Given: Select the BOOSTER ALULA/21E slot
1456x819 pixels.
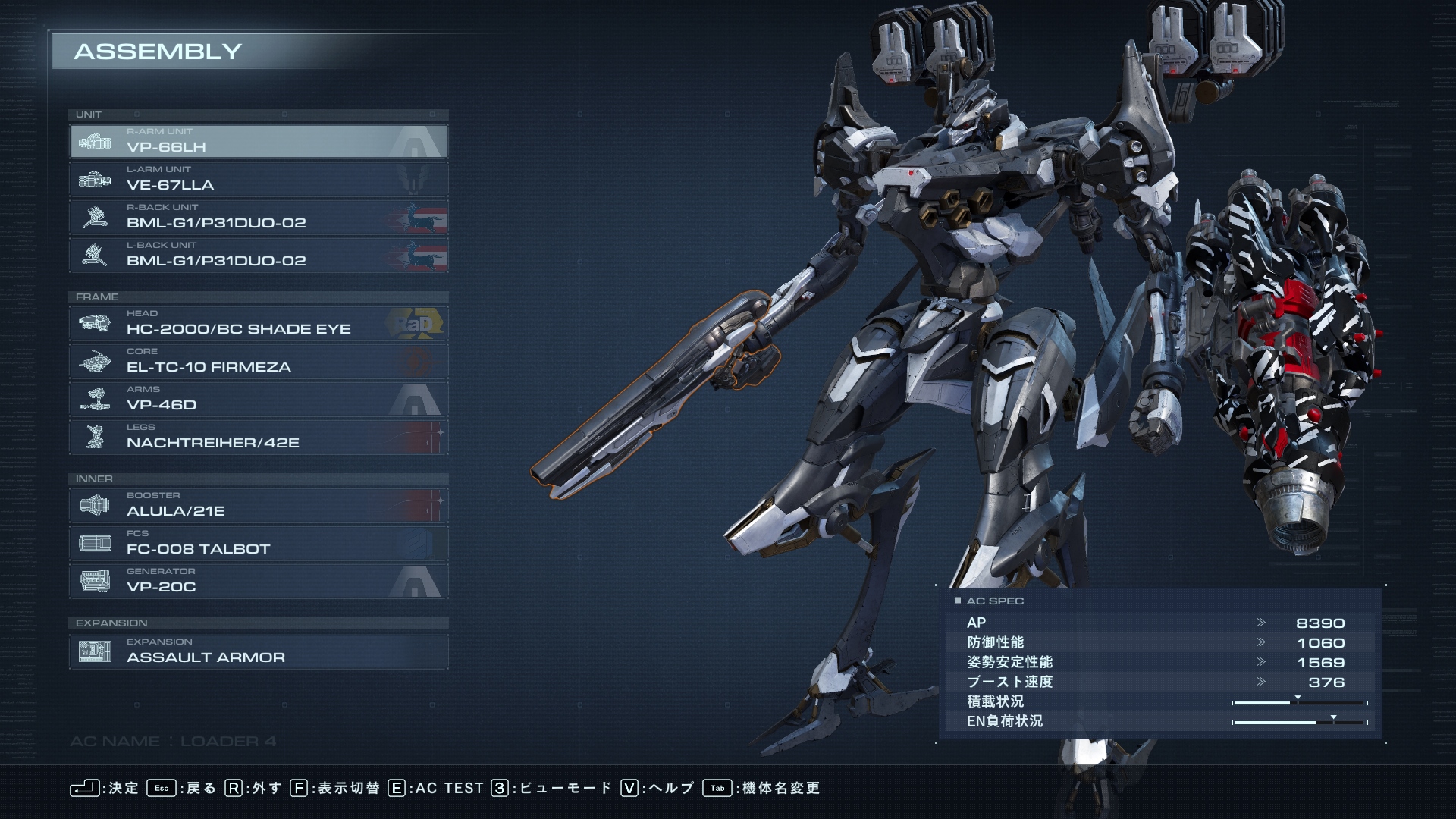Looking at the screenshot, I should tap(258, 506).
